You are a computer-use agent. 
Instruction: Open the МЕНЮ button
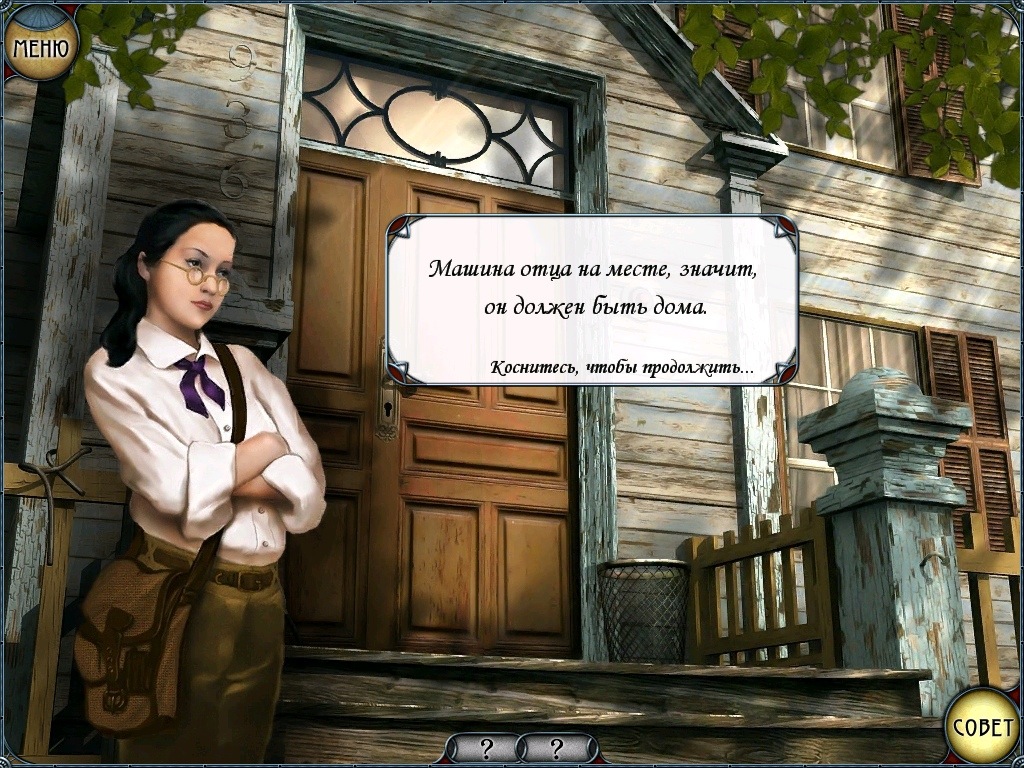(x=40, y=46)
